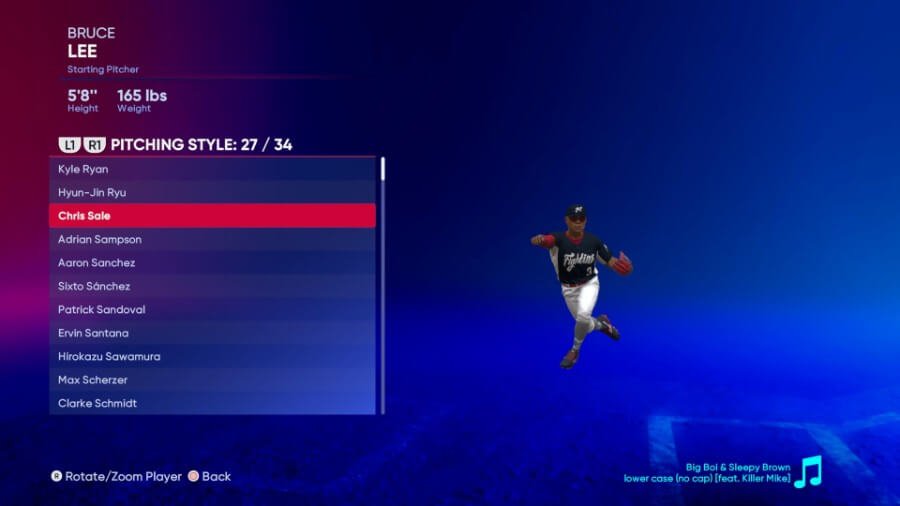
Task: Select Patrick Sandoval row
Action: click(x=212, y=310)
